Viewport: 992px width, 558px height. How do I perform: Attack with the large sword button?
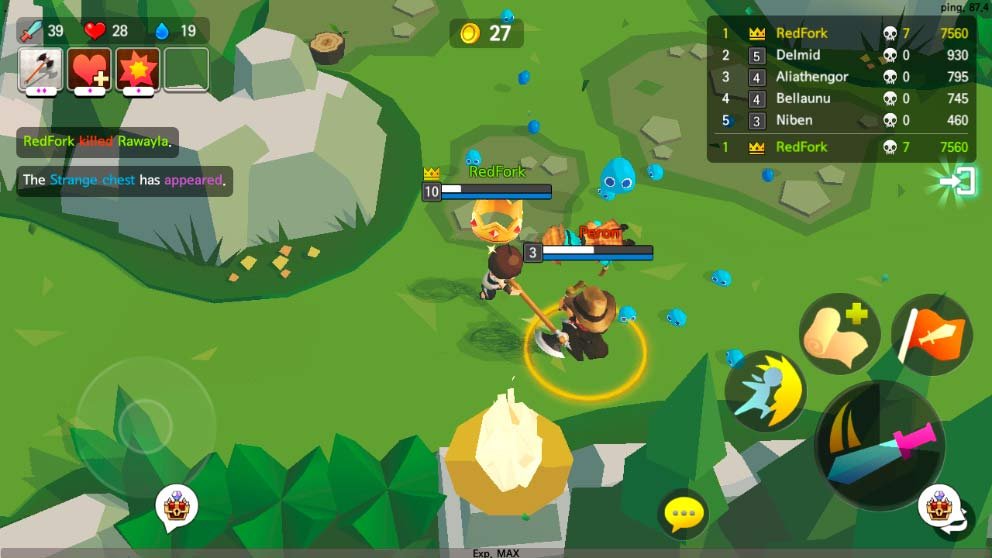click(878, 445)
